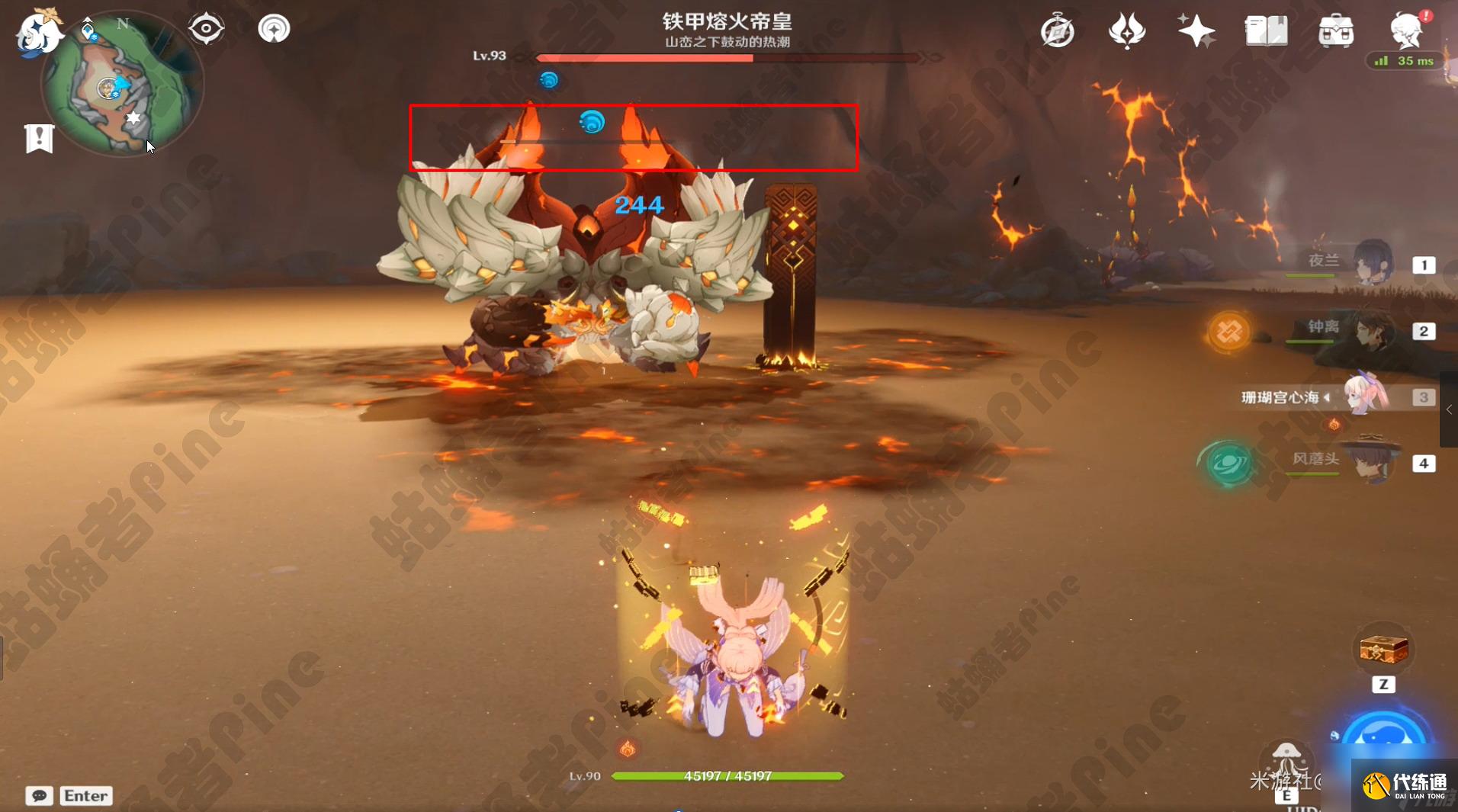The image size is (1458, 812).
Task: Click the beacon broadcast icon near minimap
Action: [273, 27]
